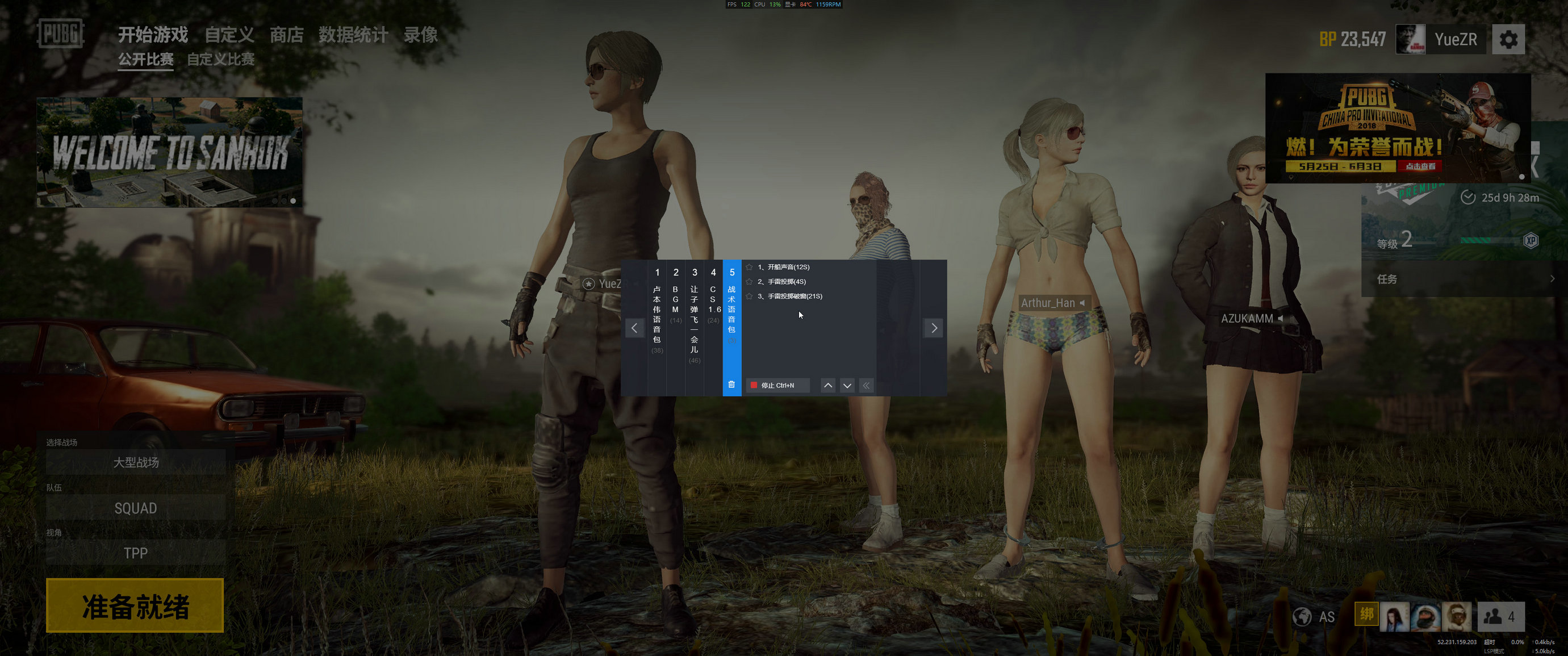
Task: Open the Welcome to Sanhok banner
Action: click(169, 152)
